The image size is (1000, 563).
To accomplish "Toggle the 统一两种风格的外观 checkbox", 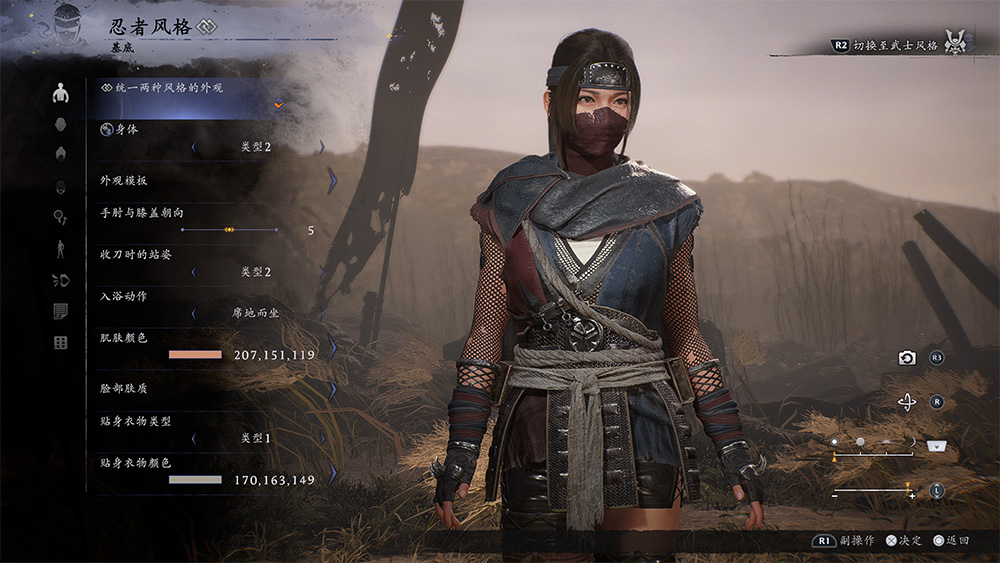I will coord(280,104).
